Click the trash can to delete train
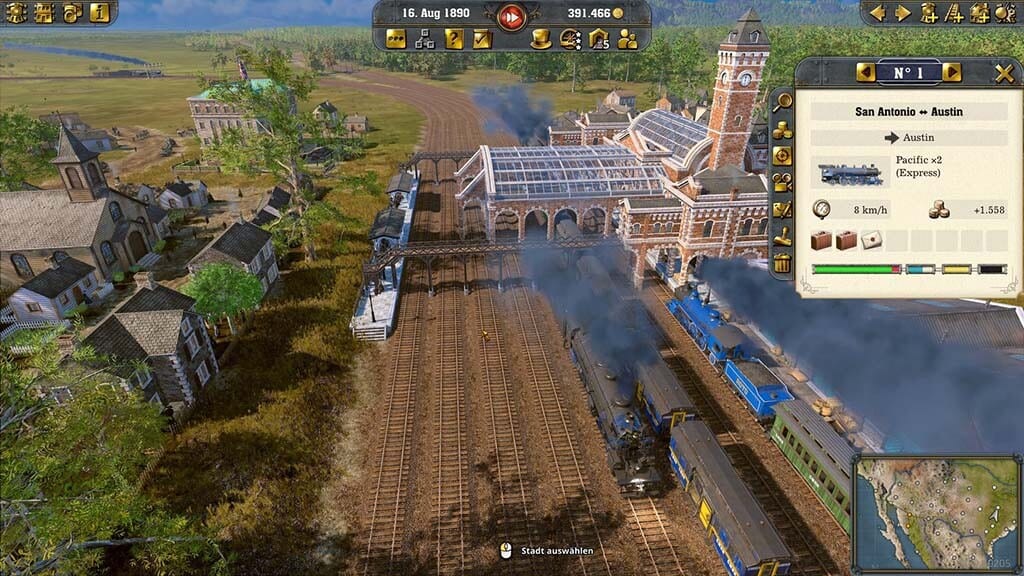Image resolution: width=1024 pixels, height=576 pixels. click(782, 264)
